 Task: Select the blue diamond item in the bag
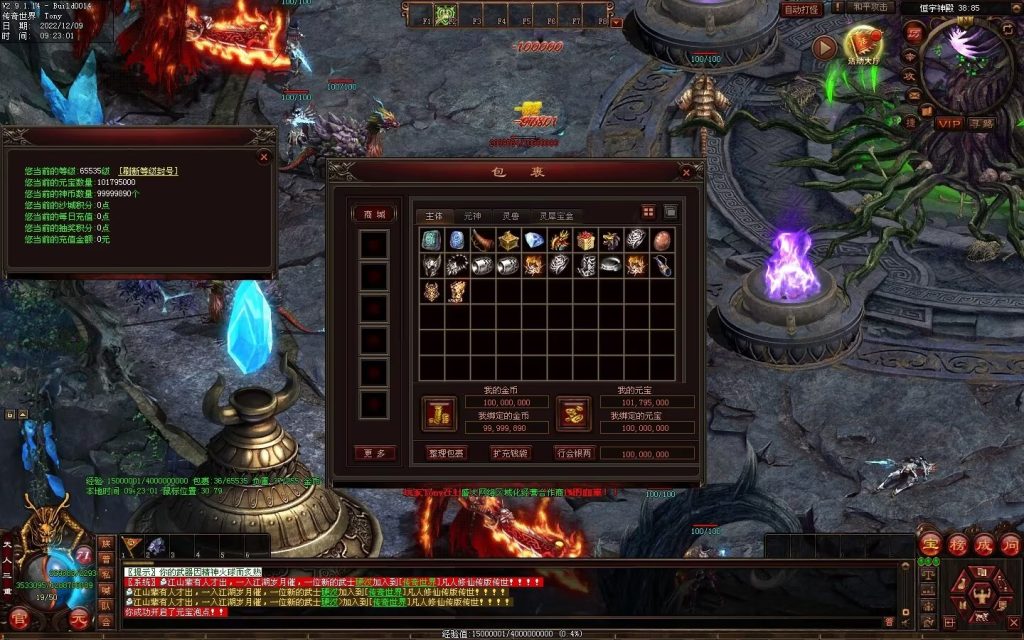click(x=534, y=240)
